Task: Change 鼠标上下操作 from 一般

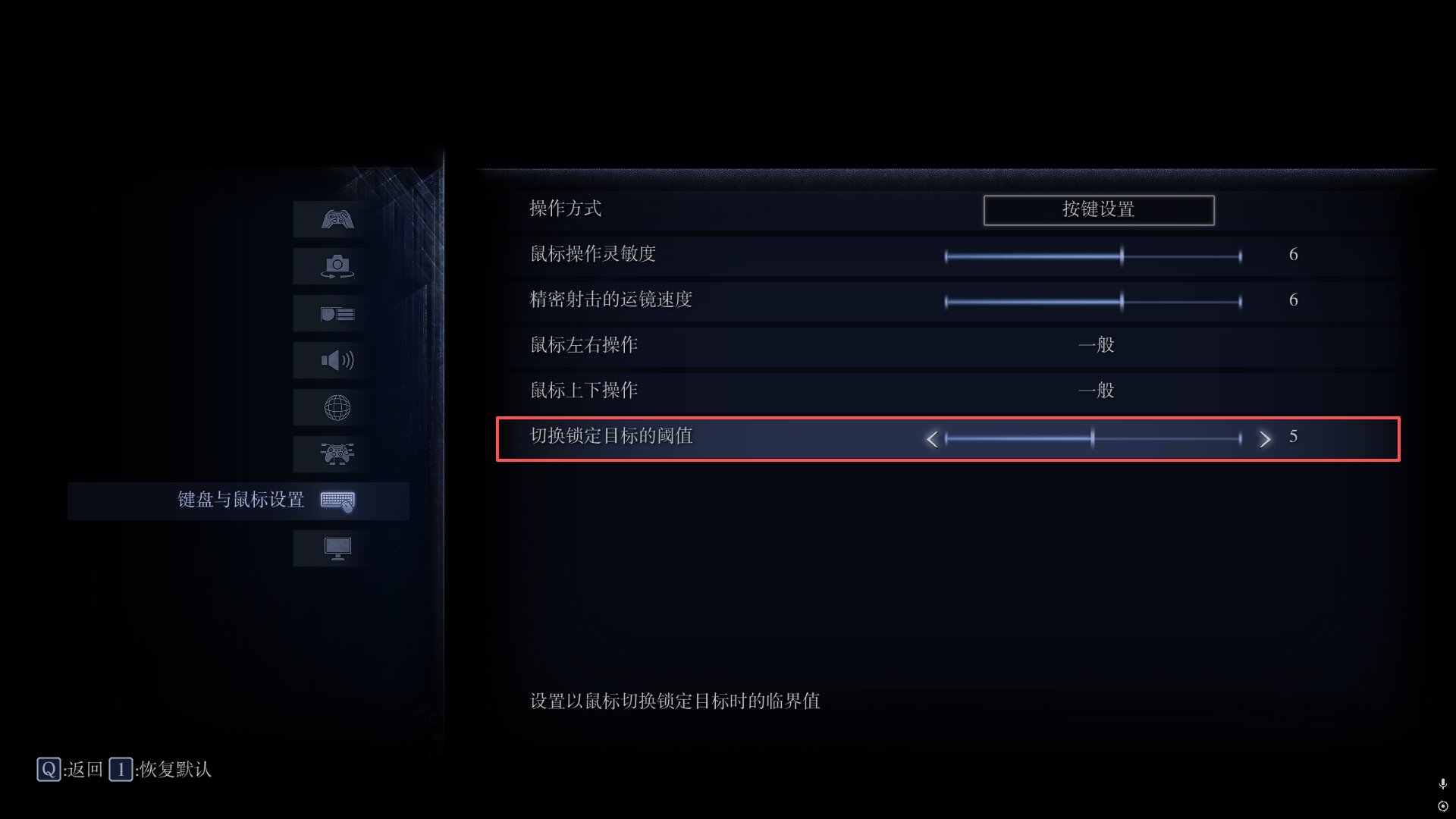Action: 1097,391
